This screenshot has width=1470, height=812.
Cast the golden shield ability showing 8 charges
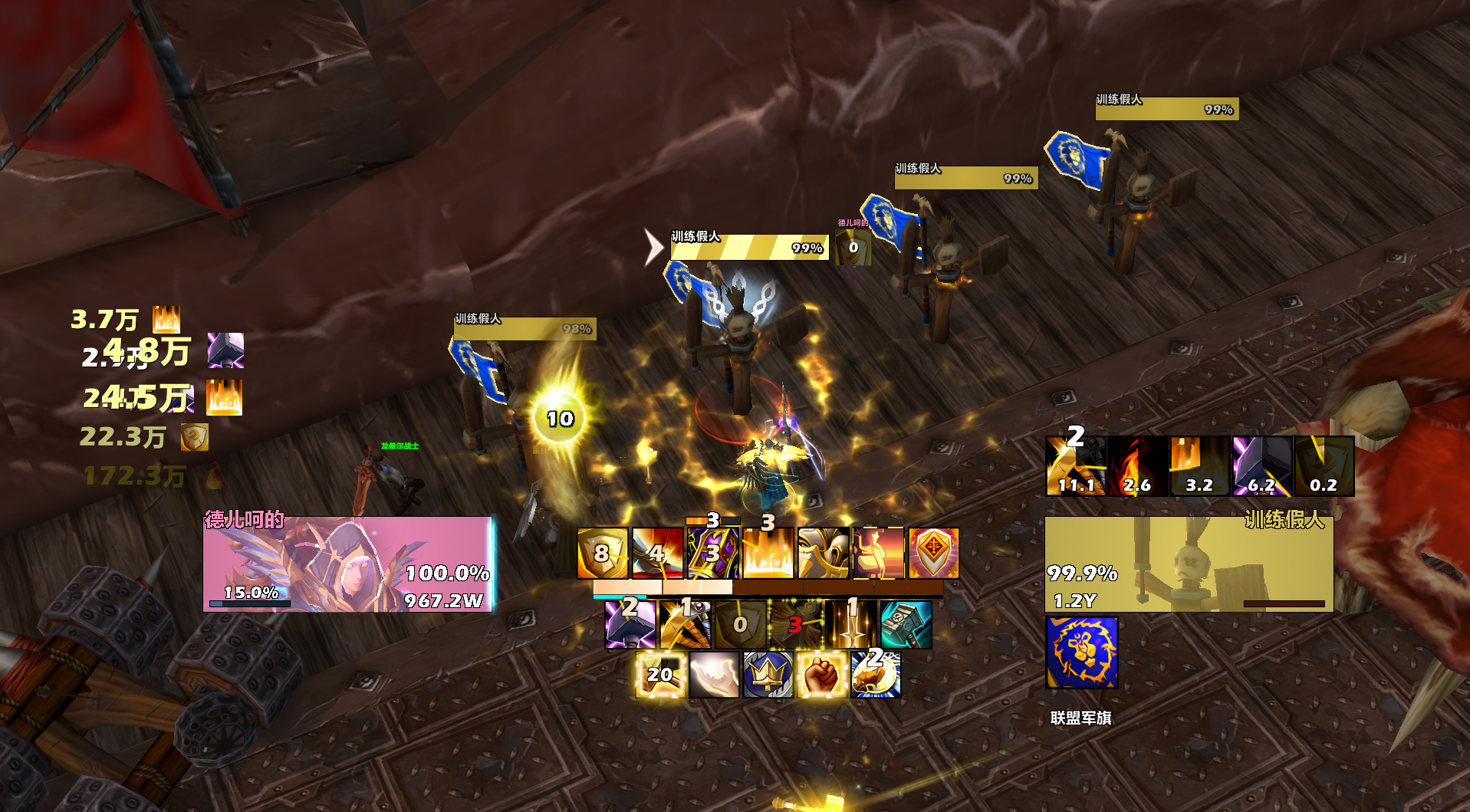(x=602, y=552)
